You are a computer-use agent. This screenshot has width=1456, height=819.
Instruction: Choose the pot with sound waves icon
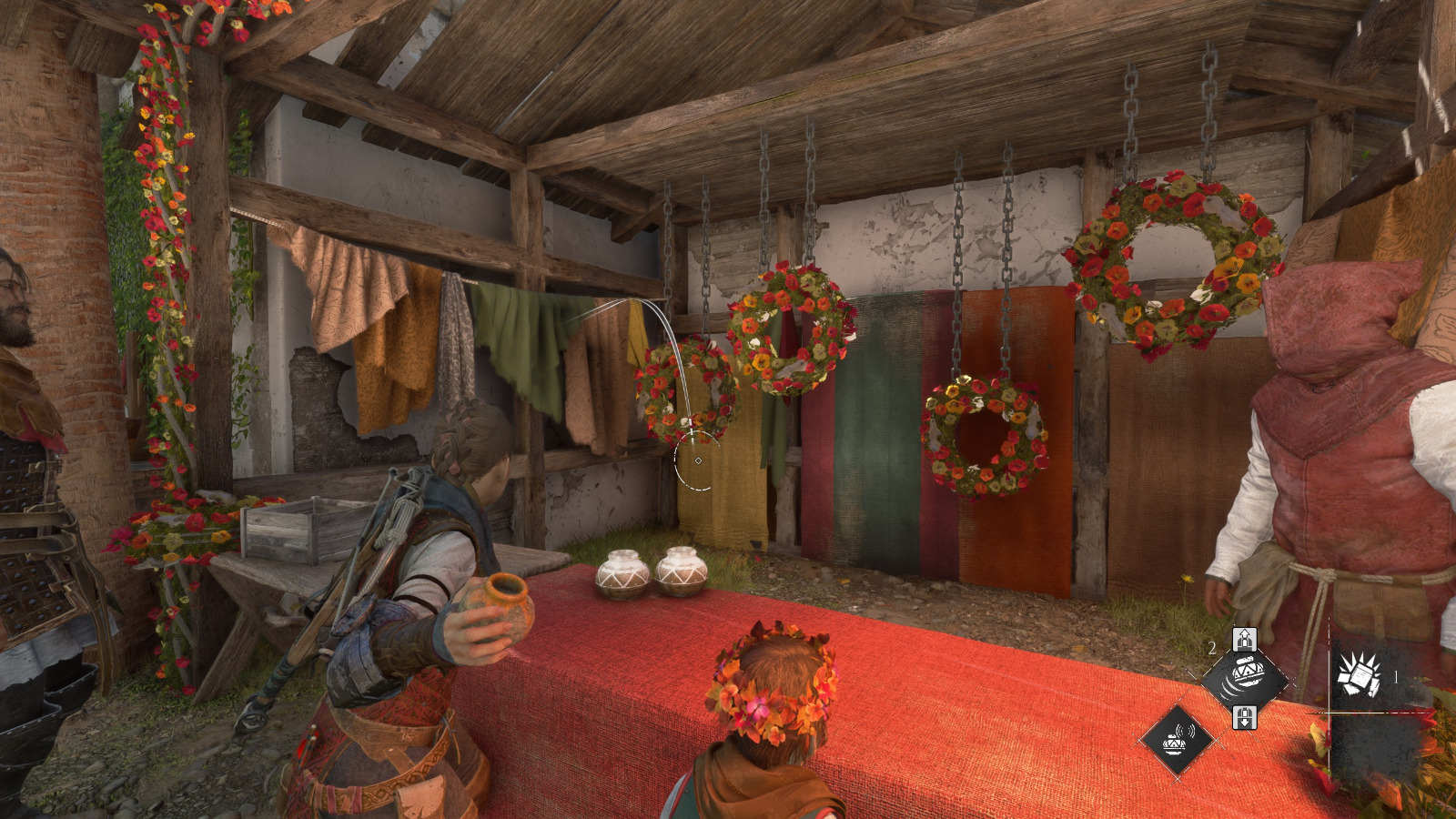click(1178, 739)
